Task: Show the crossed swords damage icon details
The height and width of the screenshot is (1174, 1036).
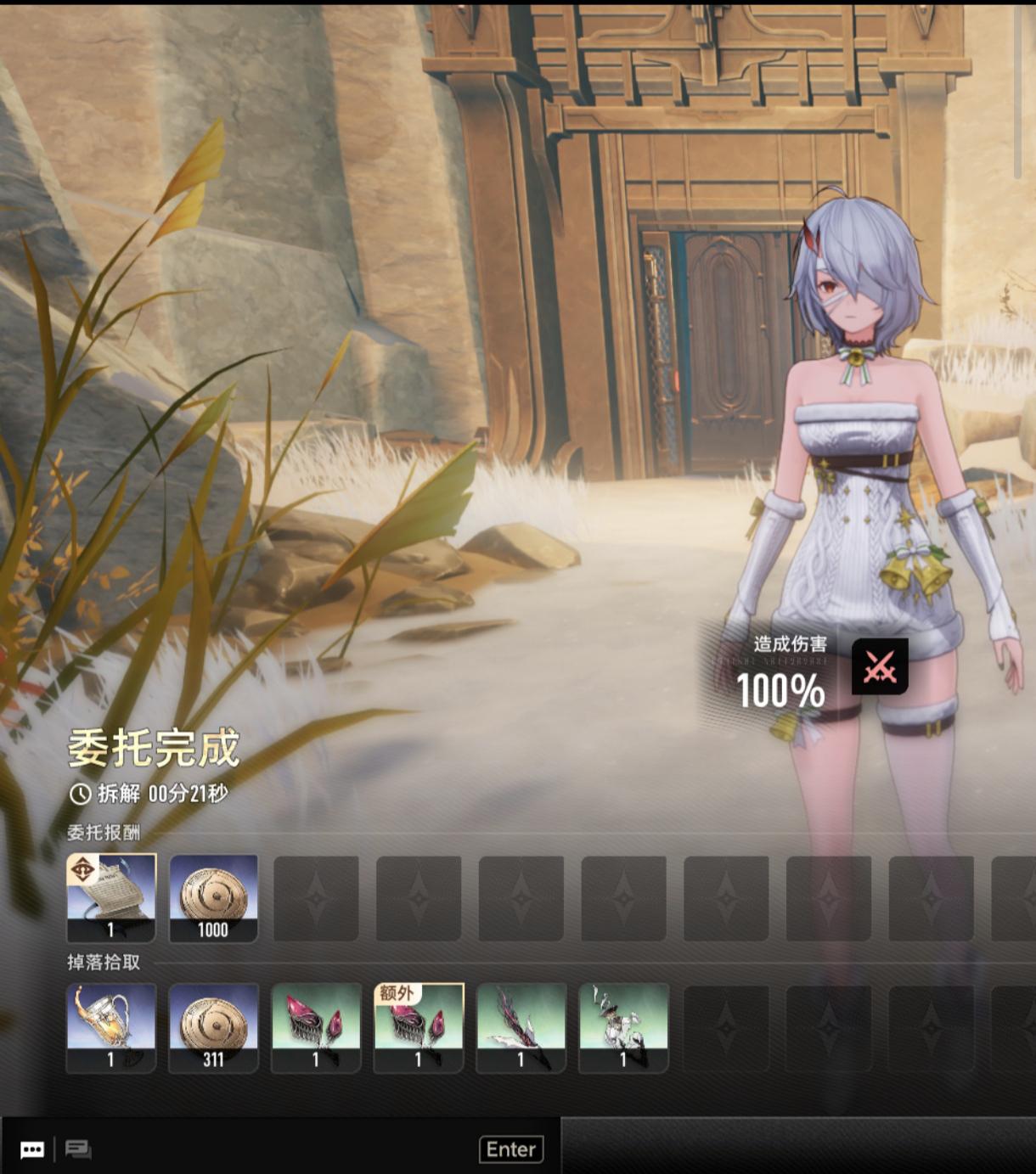Action: 880,667
